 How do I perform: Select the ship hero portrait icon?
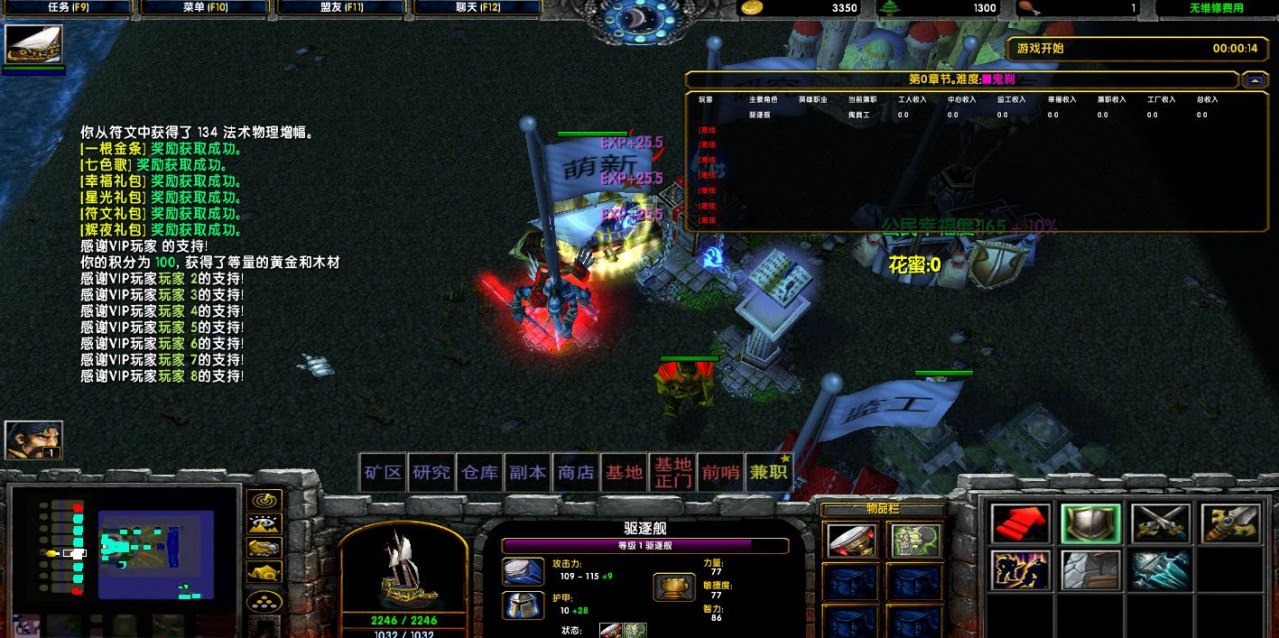click(x=34, y=44)
